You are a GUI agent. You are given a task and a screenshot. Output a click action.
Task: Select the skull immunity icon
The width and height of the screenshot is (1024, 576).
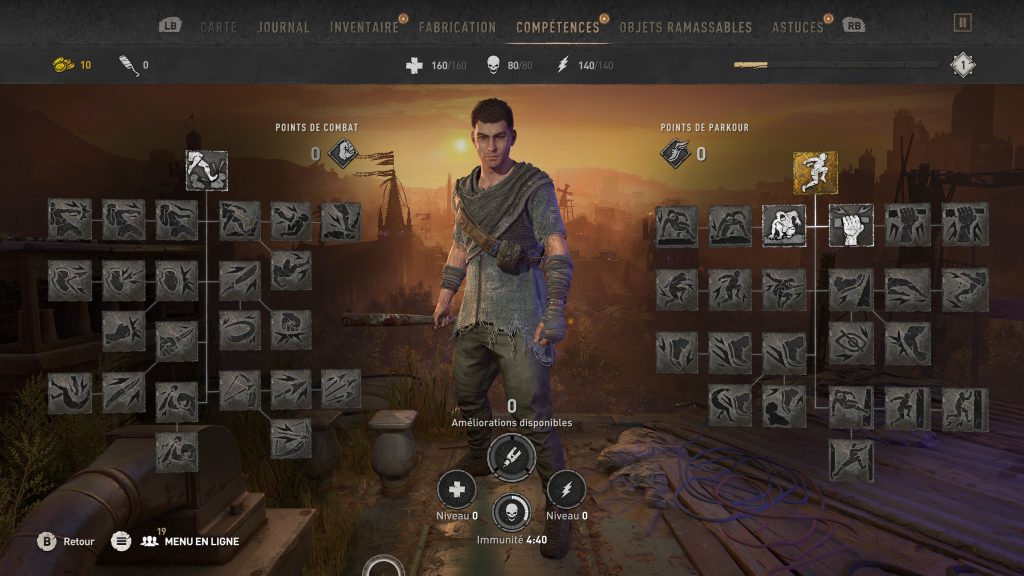[x=511, y=512]
